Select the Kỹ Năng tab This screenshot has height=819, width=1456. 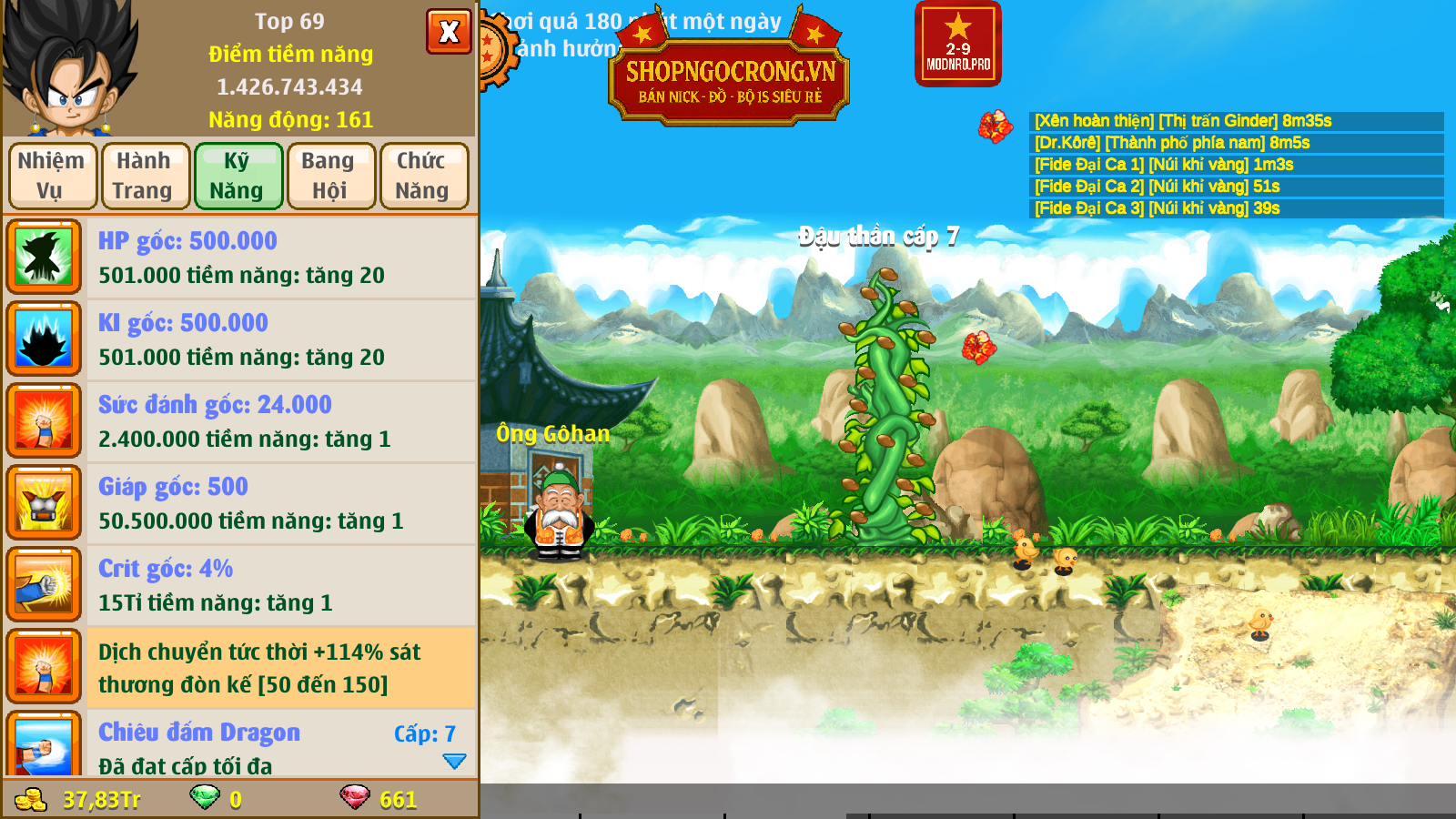[x=238, y=176]
